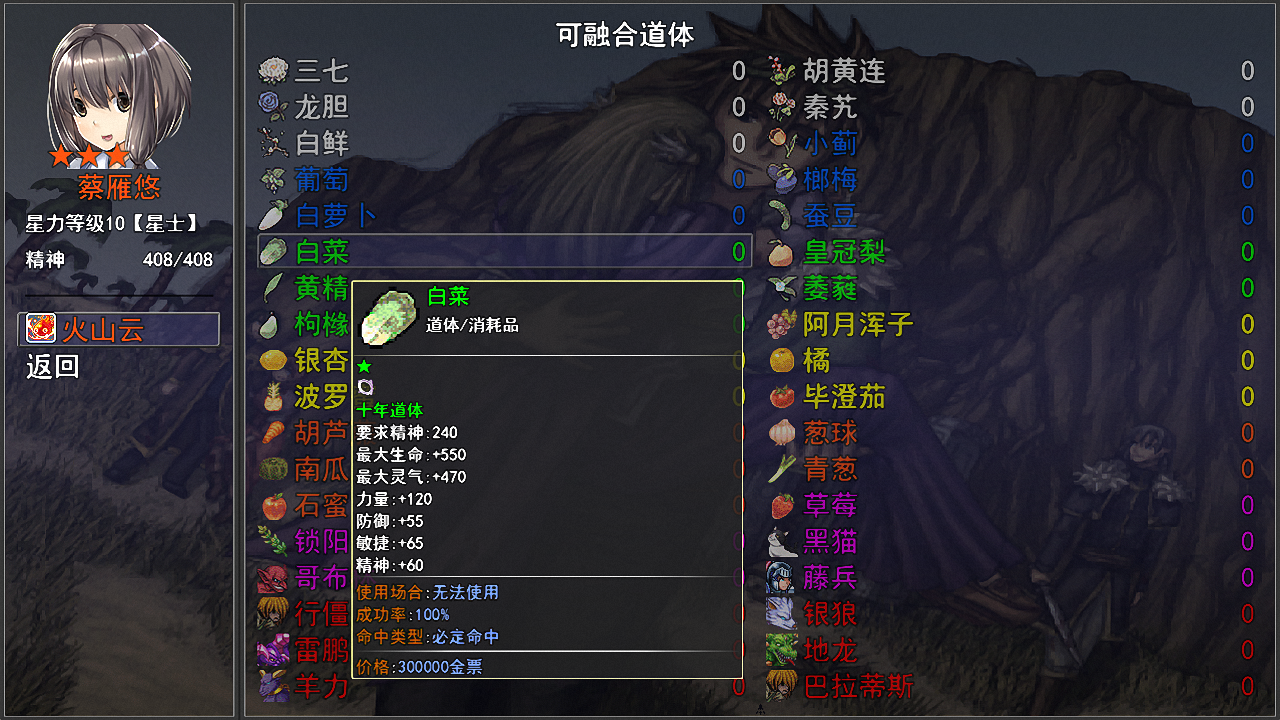
Task: Click the 银杏 ginkgo icon
Action: click(x=272, y=360)
